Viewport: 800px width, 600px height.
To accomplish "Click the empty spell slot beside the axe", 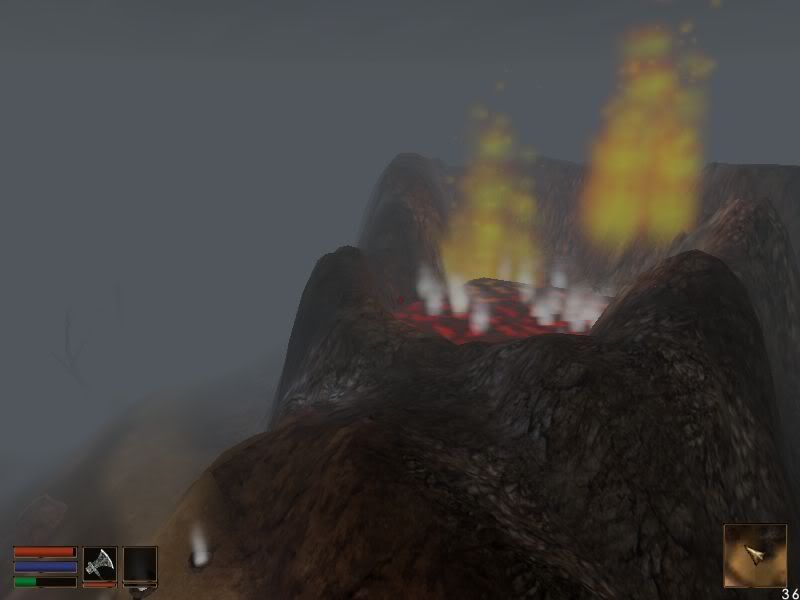I will point(139,563).
